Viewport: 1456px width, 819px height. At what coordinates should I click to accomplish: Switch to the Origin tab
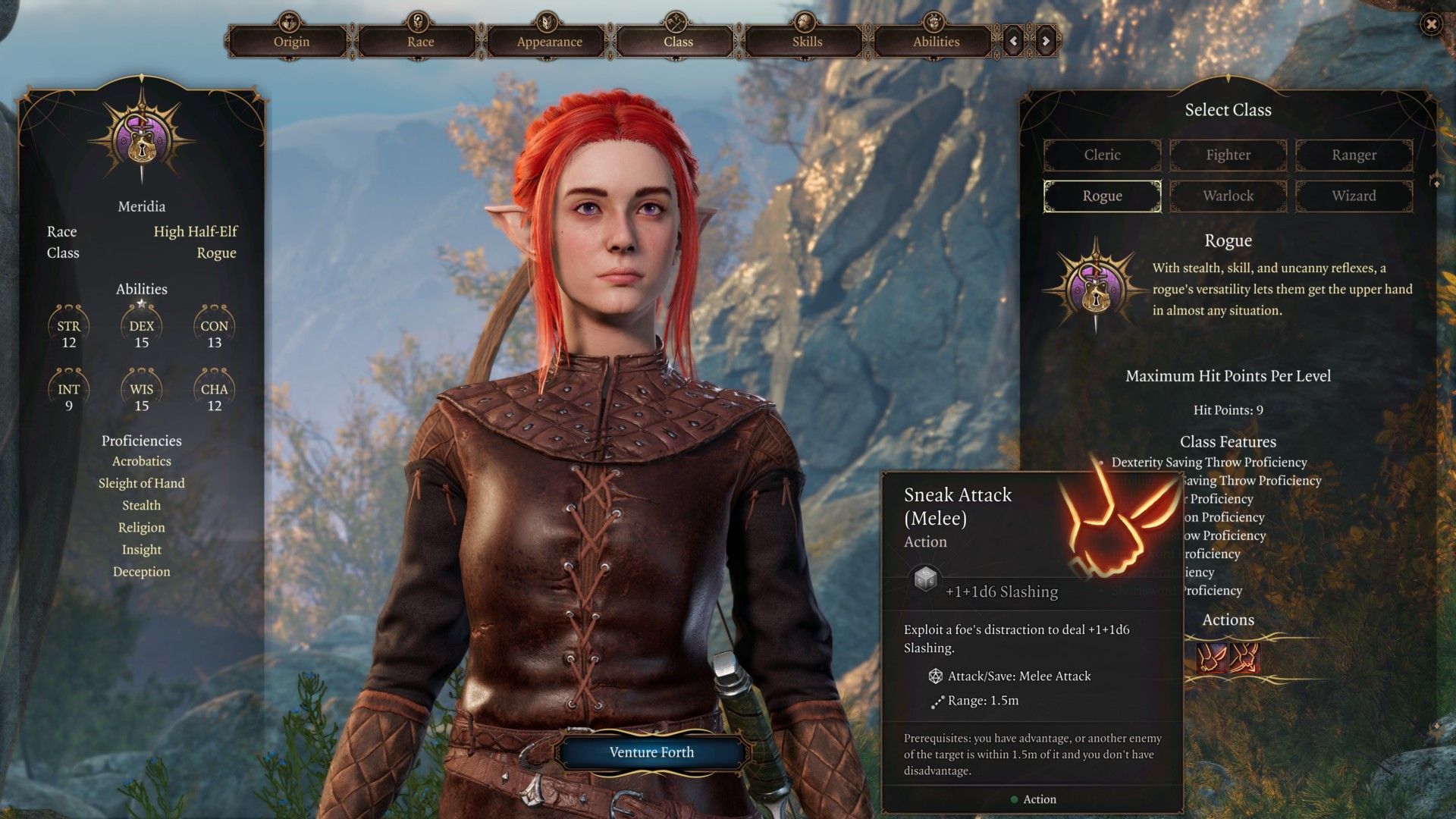(x=291, y=42)
